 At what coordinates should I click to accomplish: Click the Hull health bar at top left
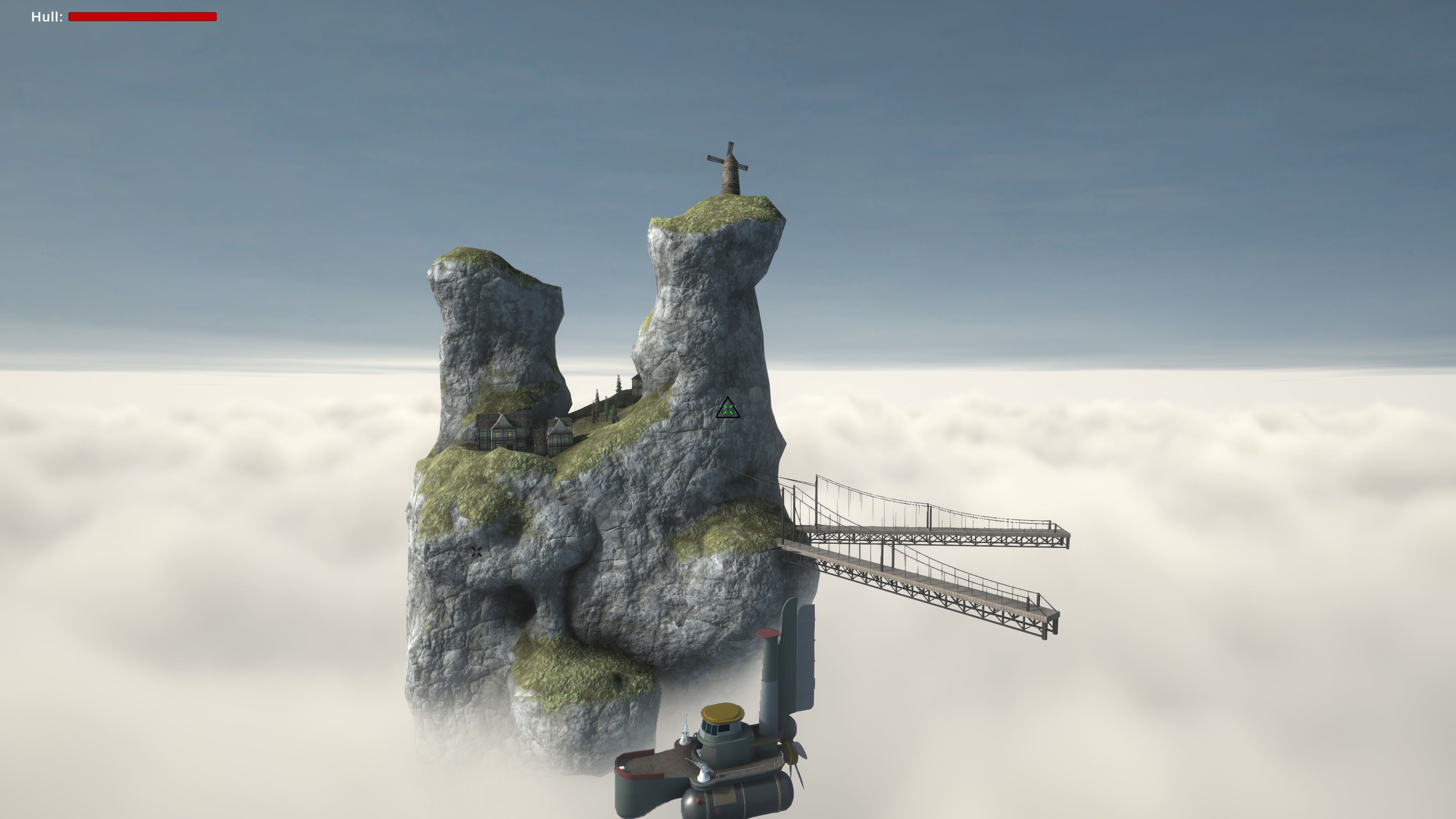click(141, 17)
